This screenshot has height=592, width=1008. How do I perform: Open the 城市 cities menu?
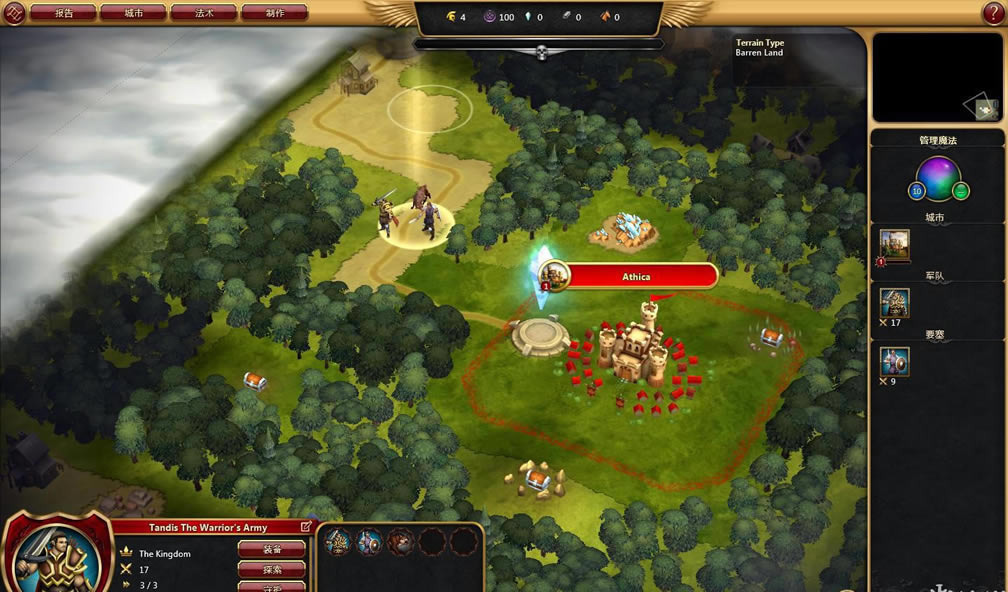[x=133, y=13]
